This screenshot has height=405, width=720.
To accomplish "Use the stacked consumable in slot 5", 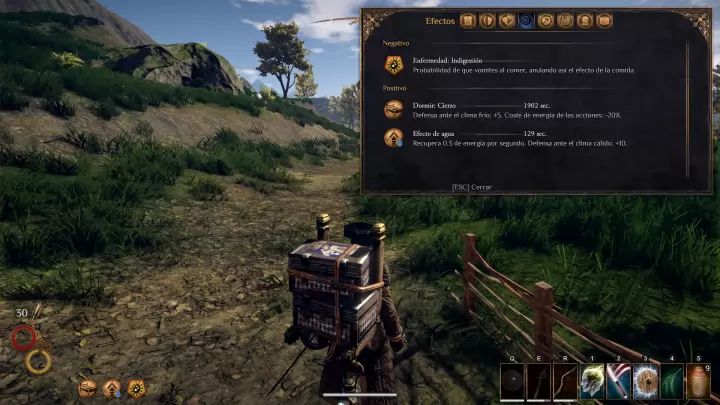I will point(698,383).
